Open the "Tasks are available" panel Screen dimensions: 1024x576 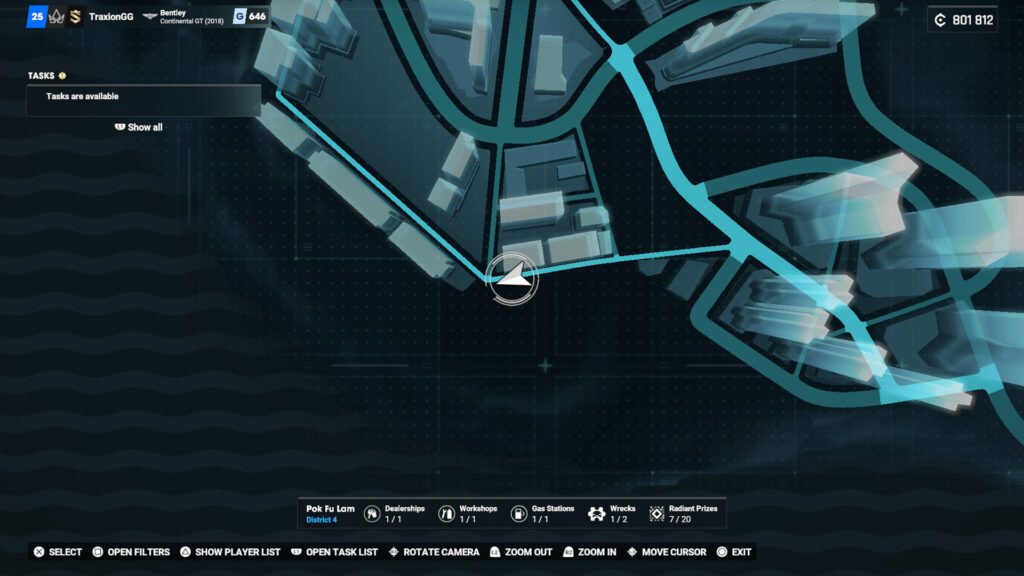tap(143, 97)
